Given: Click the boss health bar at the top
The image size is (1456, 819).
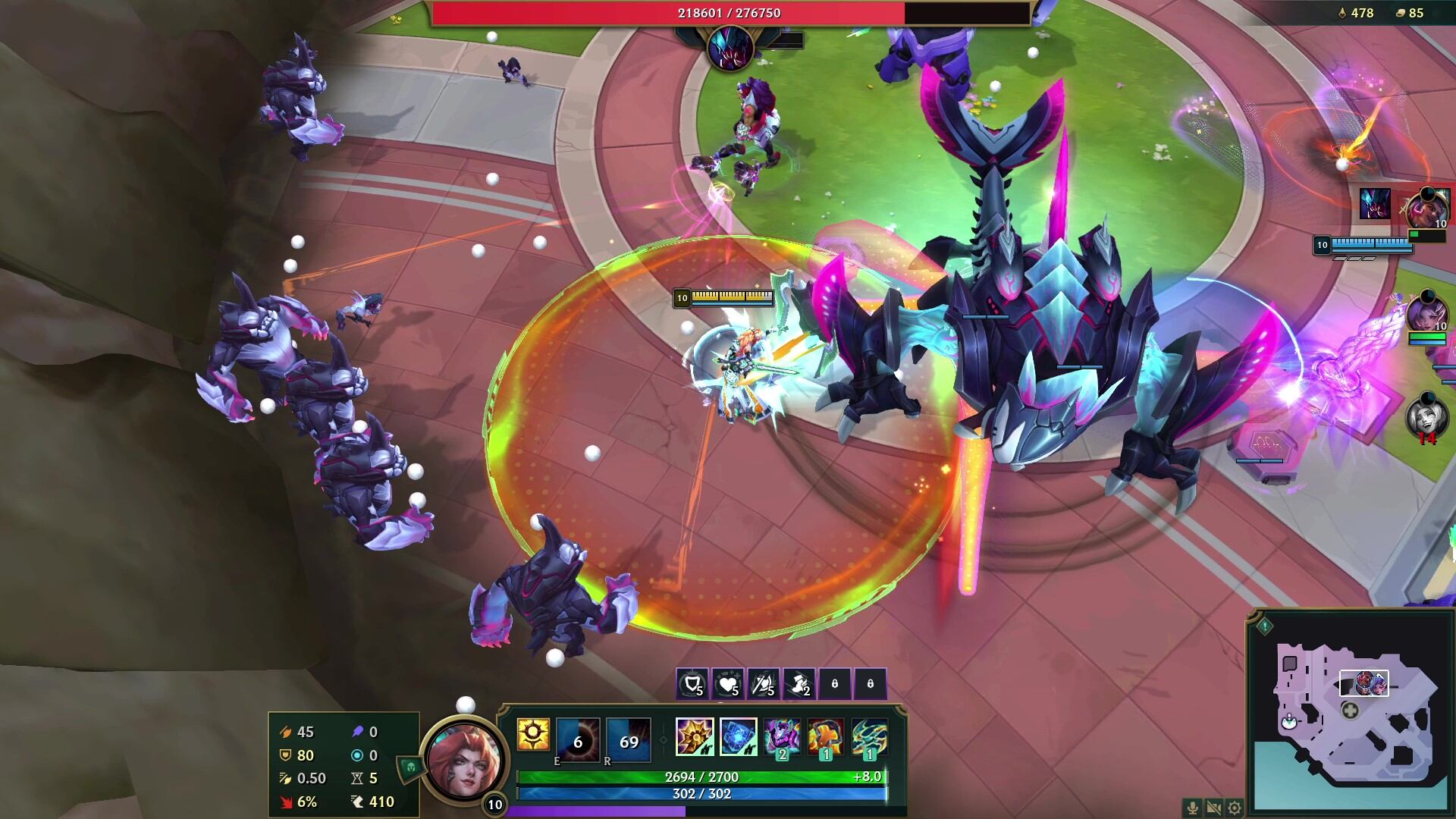Looking at the screenshot, I should pos(728,12).
